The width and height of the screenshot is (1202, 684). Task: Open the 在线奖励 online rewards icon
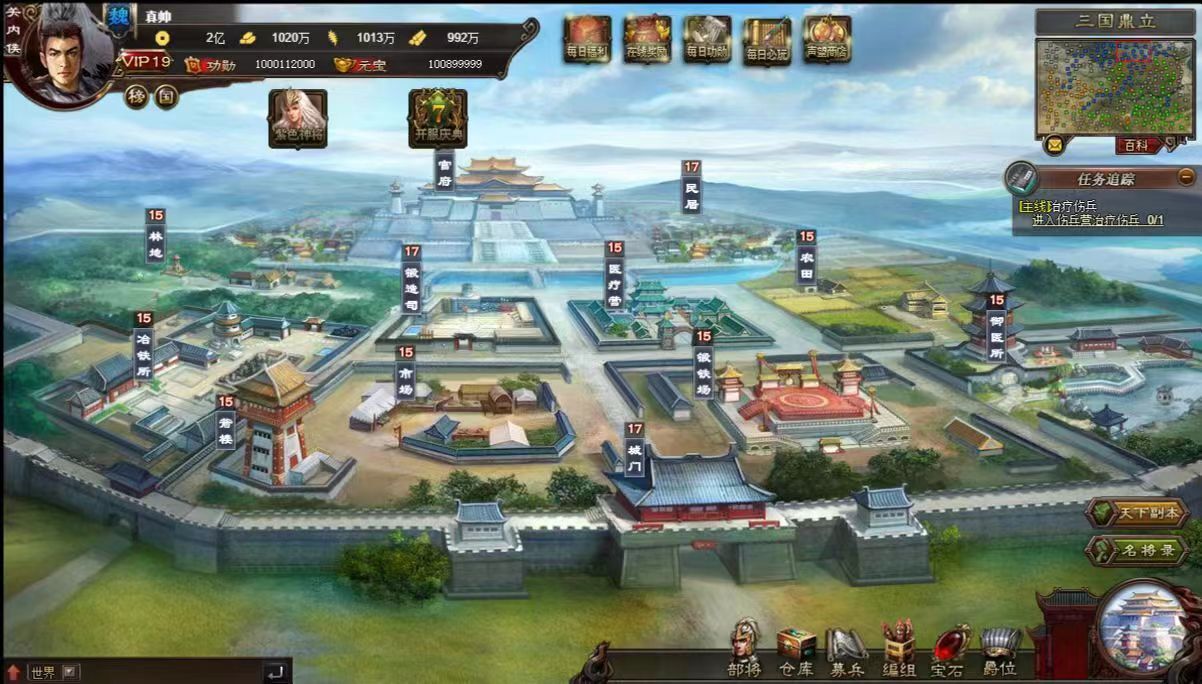647,39
